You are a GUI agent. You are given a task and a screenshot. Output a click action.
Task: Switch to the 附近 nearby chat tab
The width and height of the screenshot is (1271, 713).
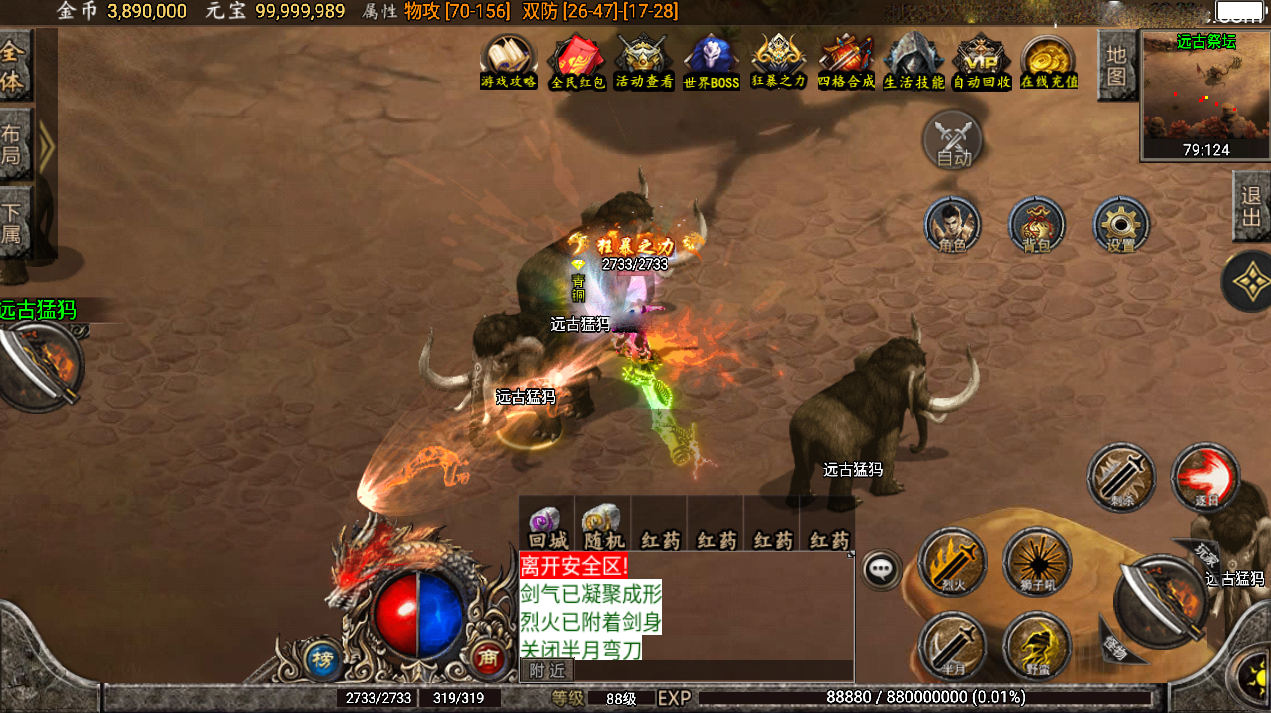click(x=547, y=671)
